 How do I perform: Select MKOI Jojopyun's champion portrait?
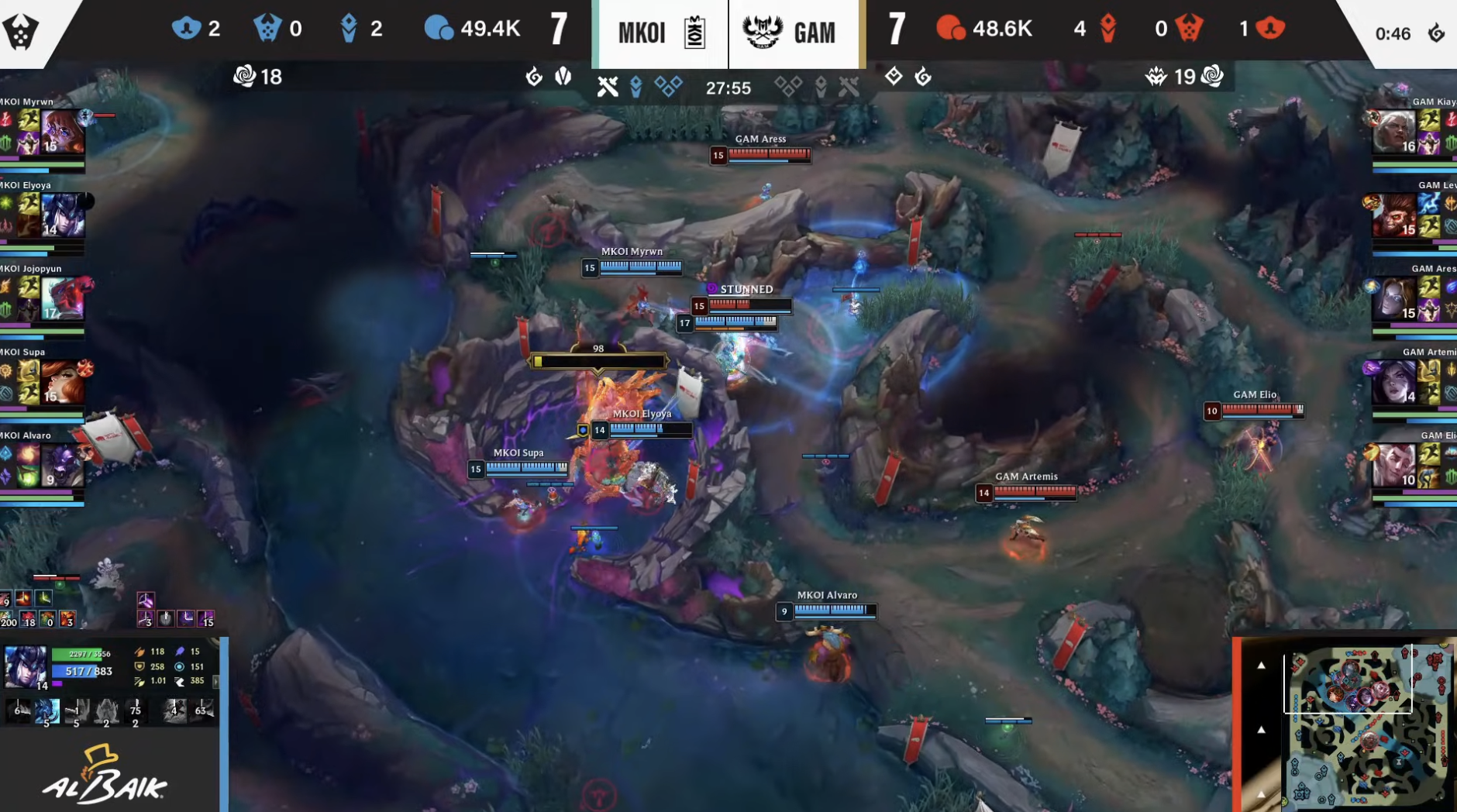point(63,299)
